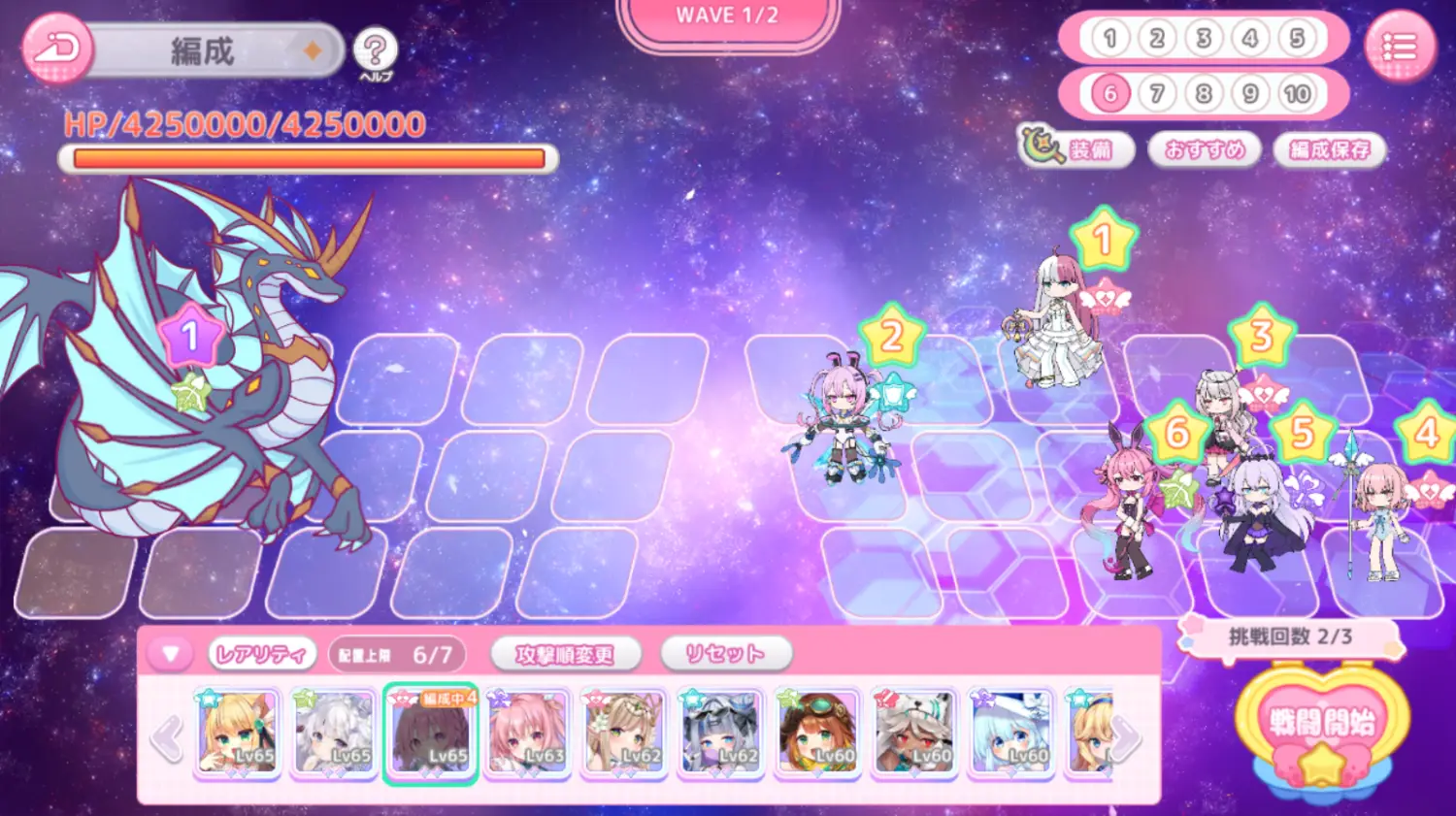Save formation with 編成保存
Image resolution: width=1456 pixels, height=816 pixels.
click(1330, 149)
